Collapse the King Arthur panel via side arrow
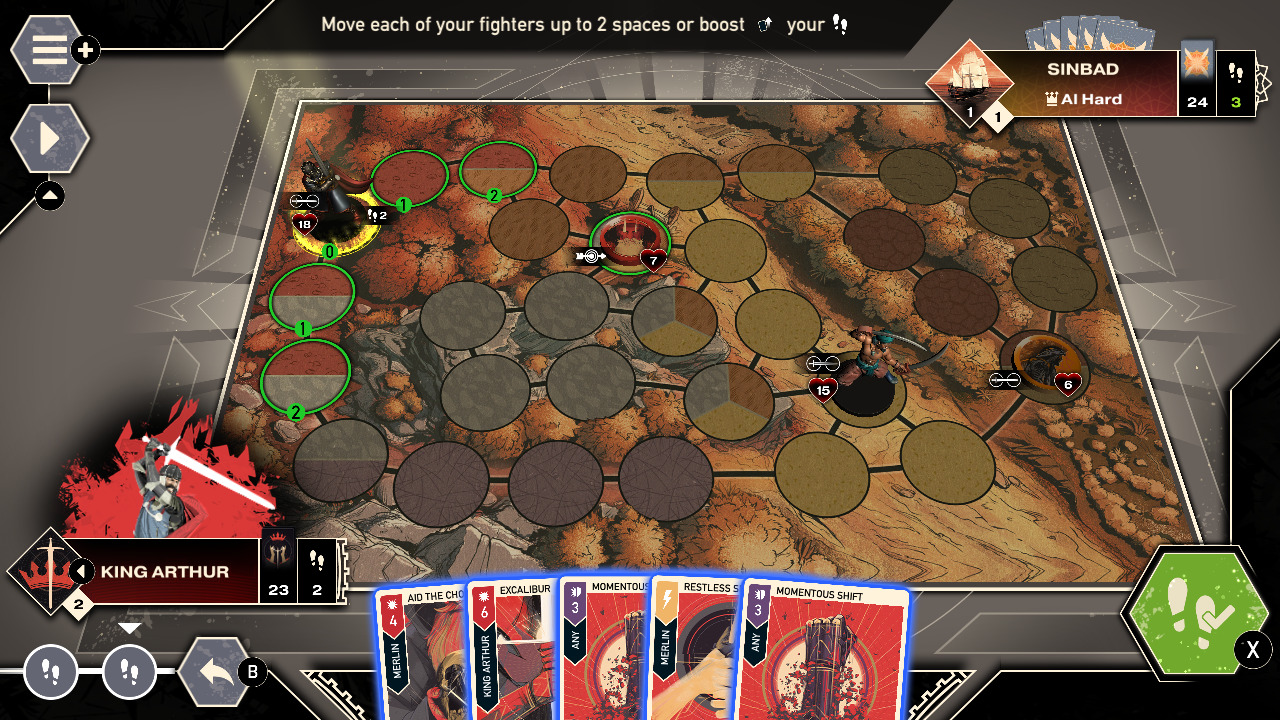1280x720 pixels. pos(83,570)
